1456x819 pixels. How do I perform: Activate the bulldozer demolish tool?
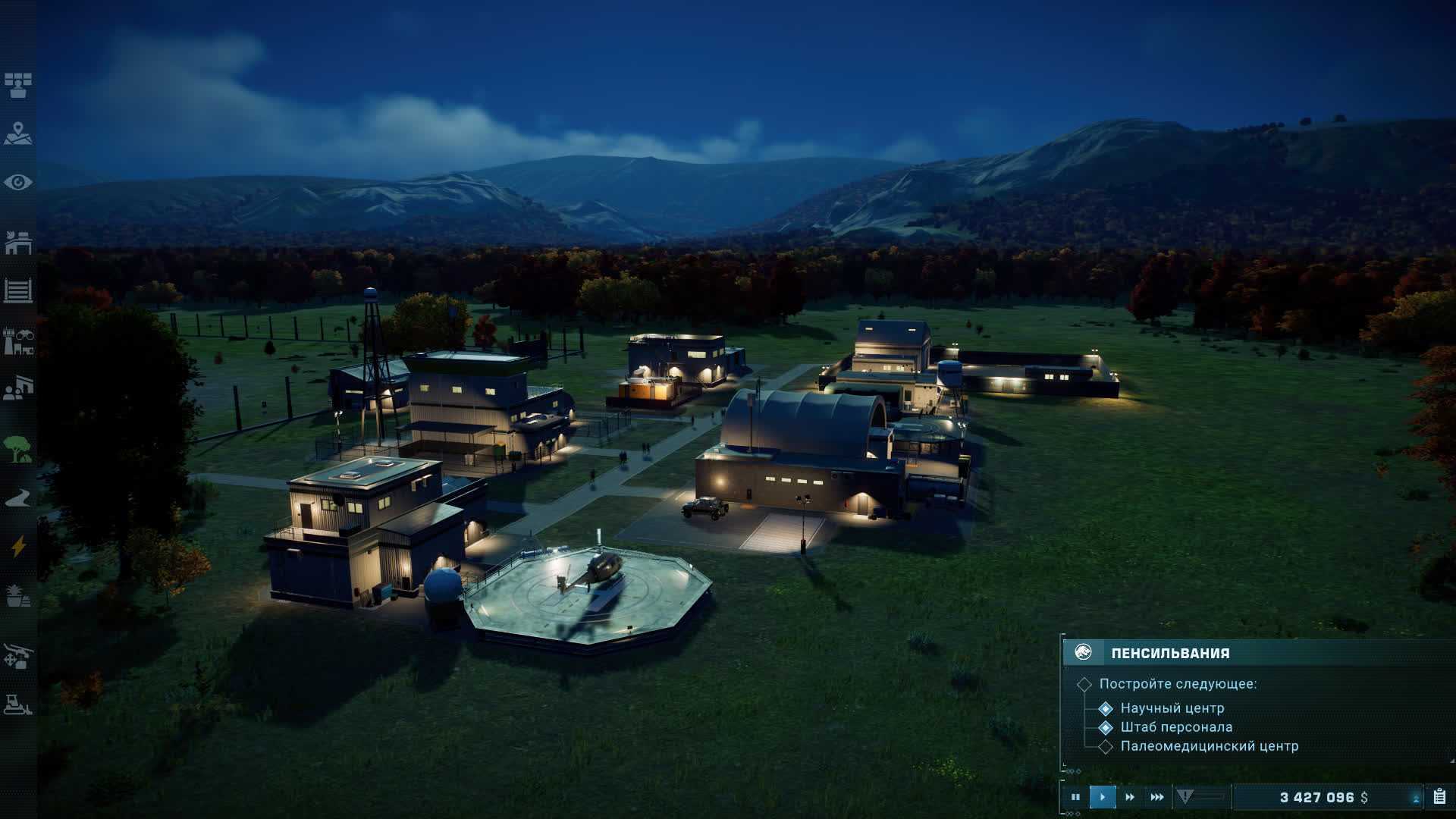pyautogui.click(x=18, y=704)
